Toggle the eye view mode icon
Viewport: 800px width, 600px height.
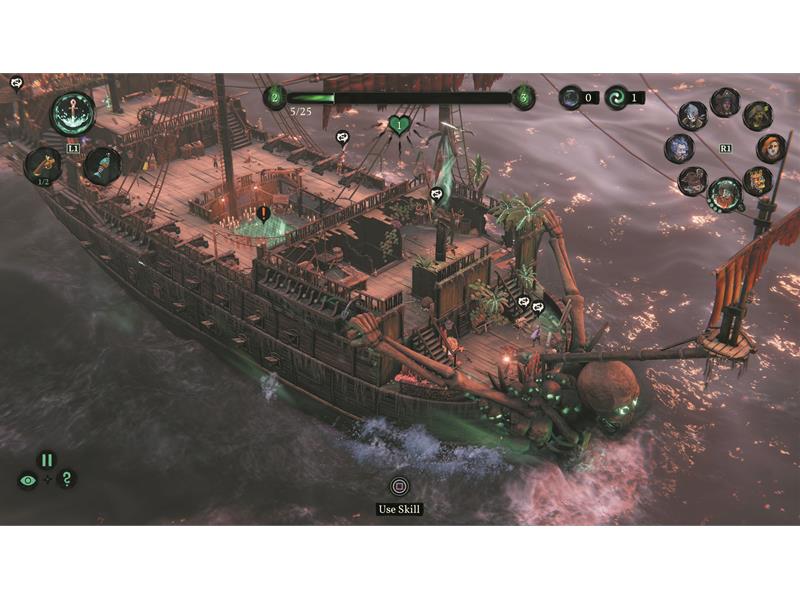pos(27,480)
